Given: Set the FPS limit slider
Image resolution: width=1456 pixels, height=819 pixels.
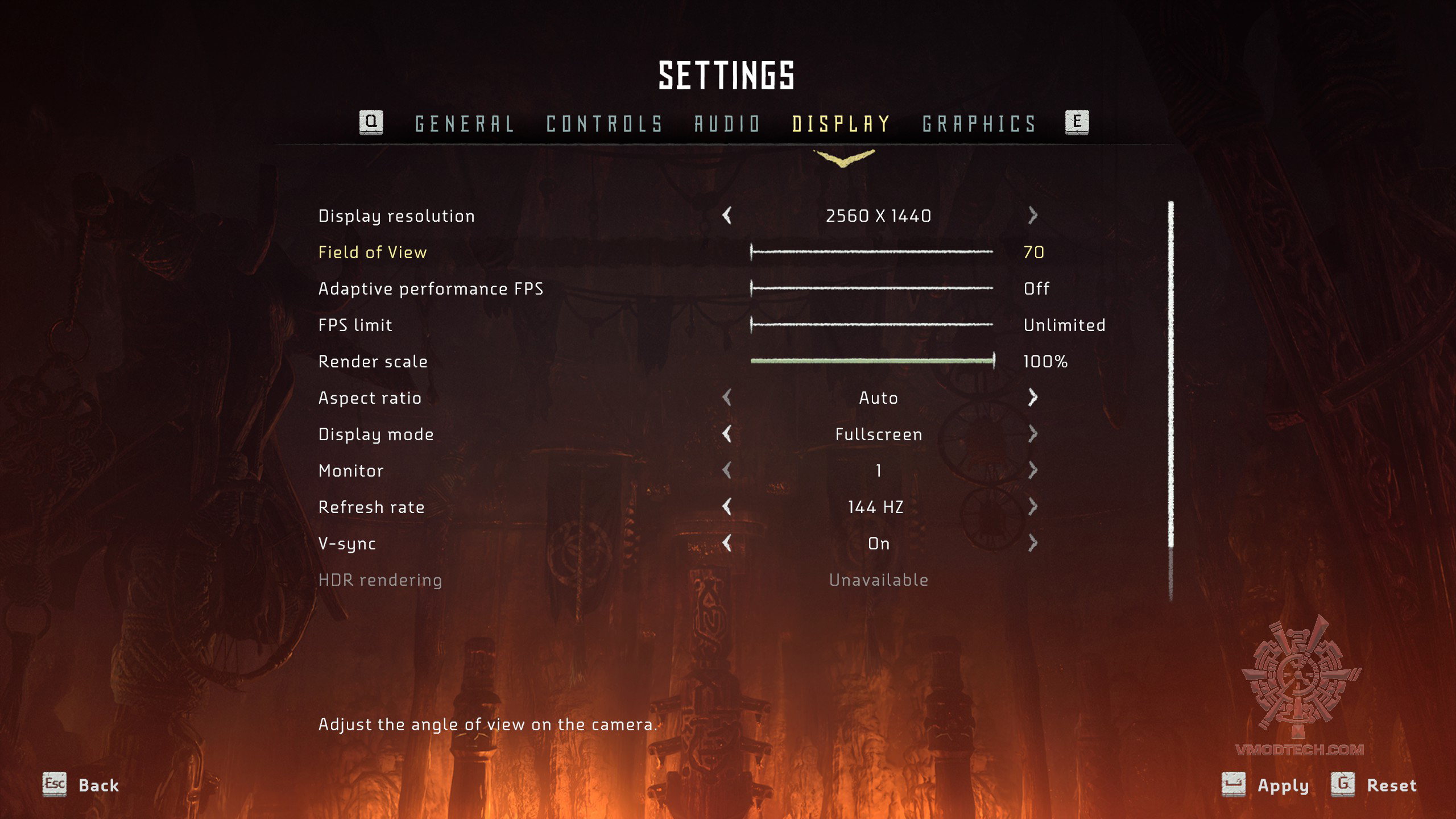Looking at the screenshot, I should click(872, 325).
